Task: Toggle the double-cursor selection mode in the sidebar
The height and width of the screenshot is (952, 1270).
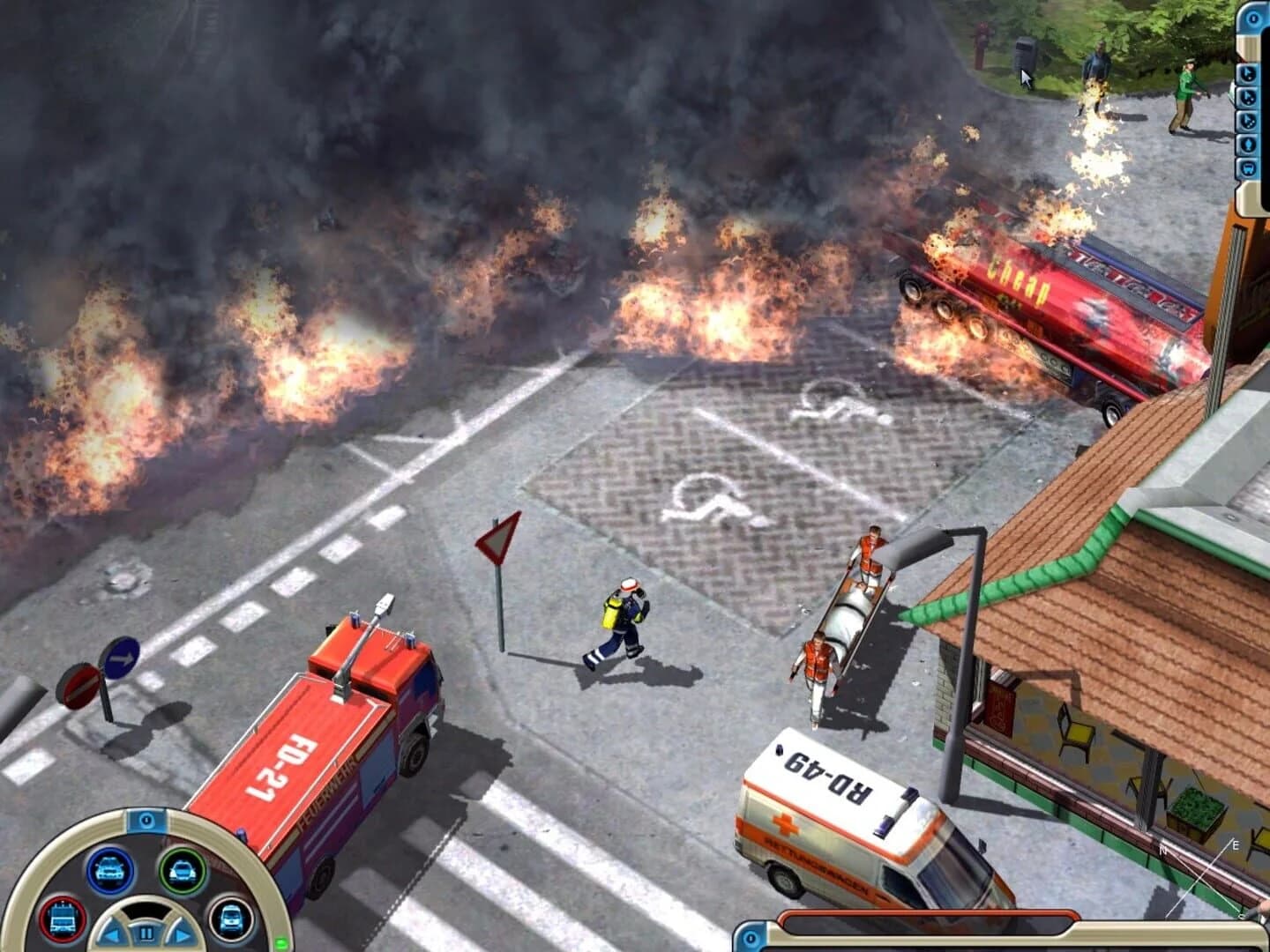Action: coord(1248,97)
